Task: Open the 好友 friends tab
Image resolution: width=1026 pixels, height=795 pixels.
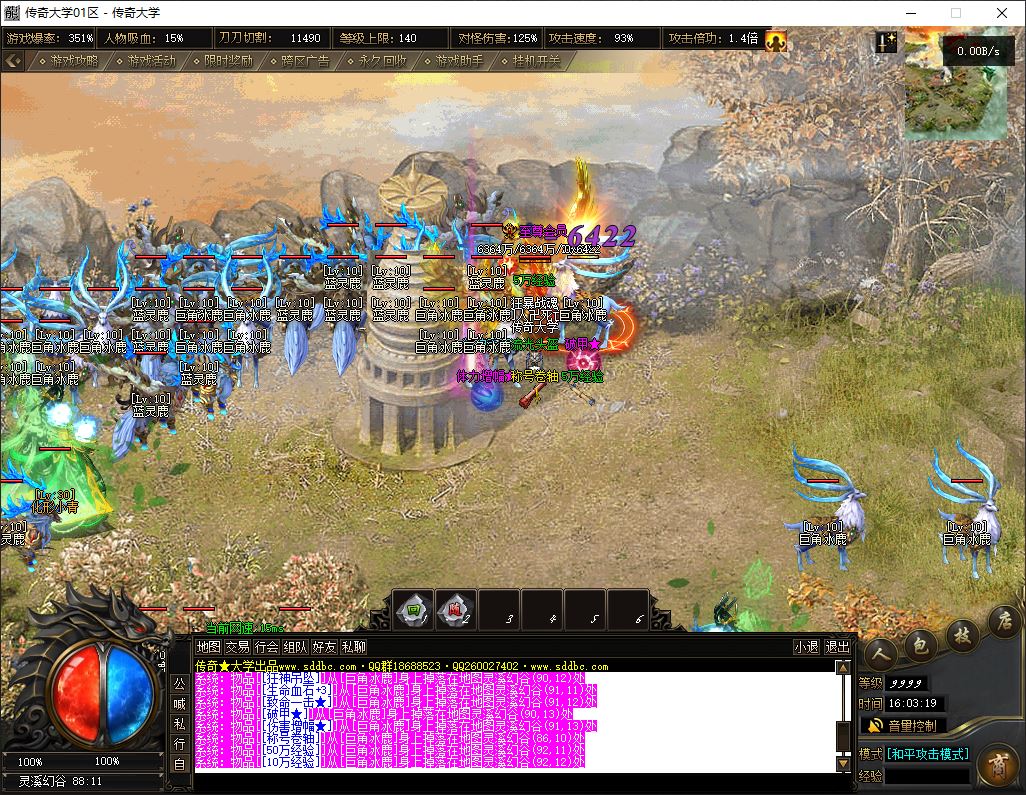Action: pos(324,647)
